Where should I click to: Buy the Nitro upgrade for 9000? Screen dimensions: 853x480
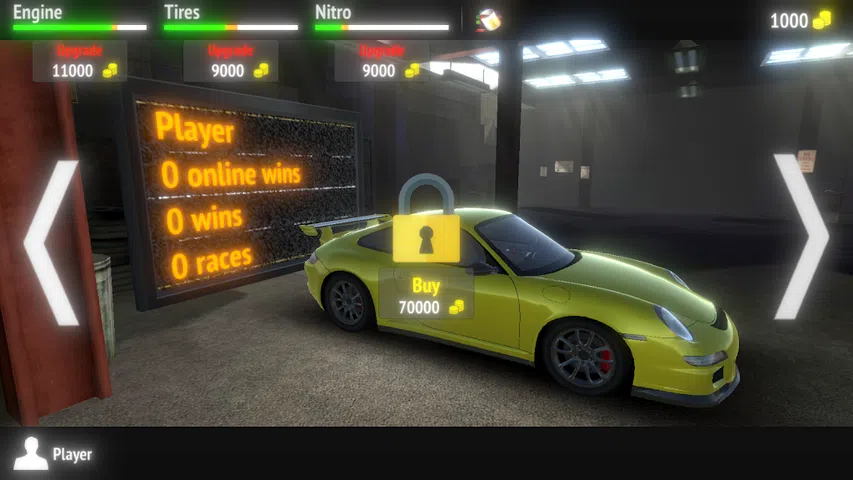[382, 61]
